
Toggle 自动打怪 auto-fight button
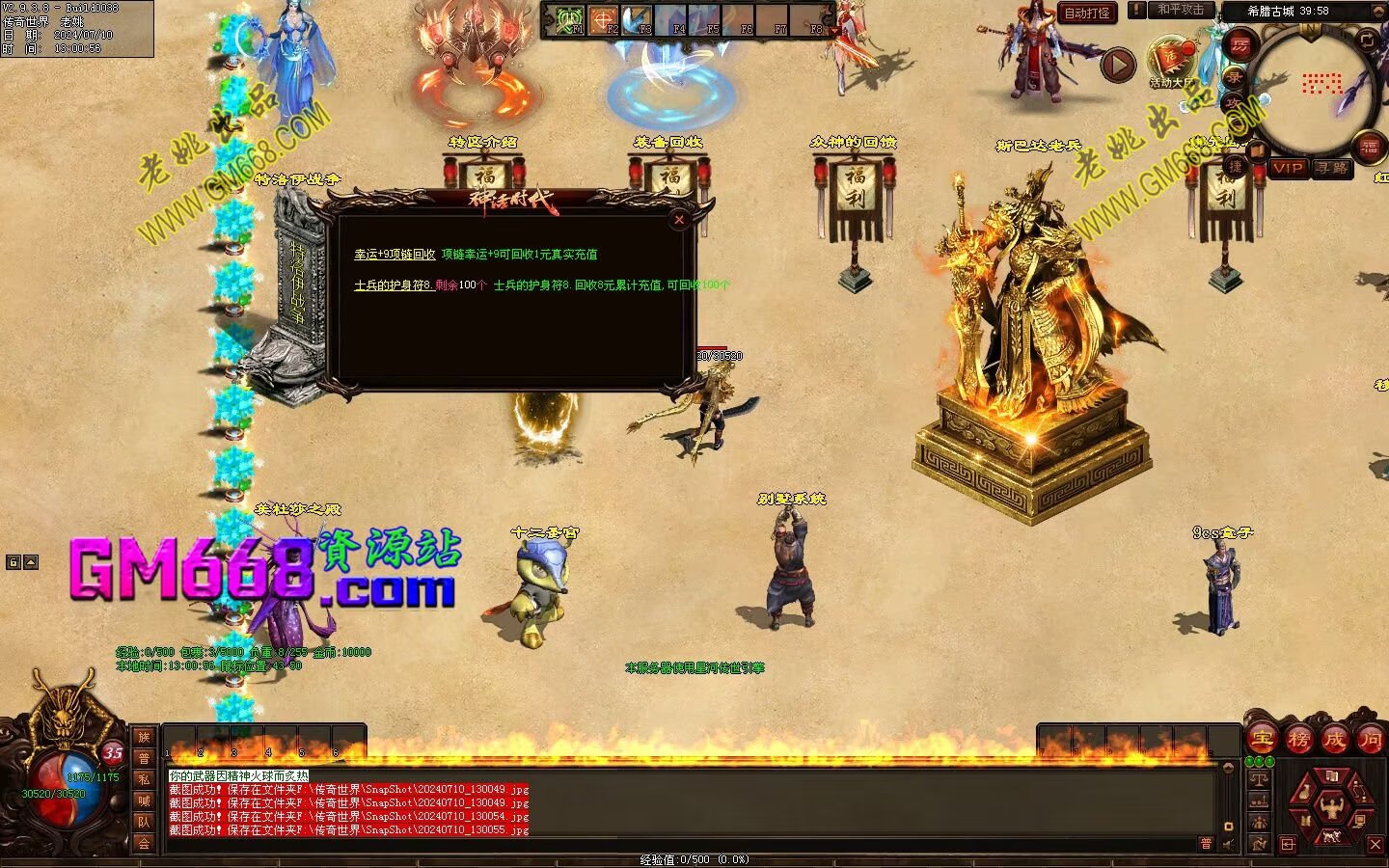[x=1087, y=13]
